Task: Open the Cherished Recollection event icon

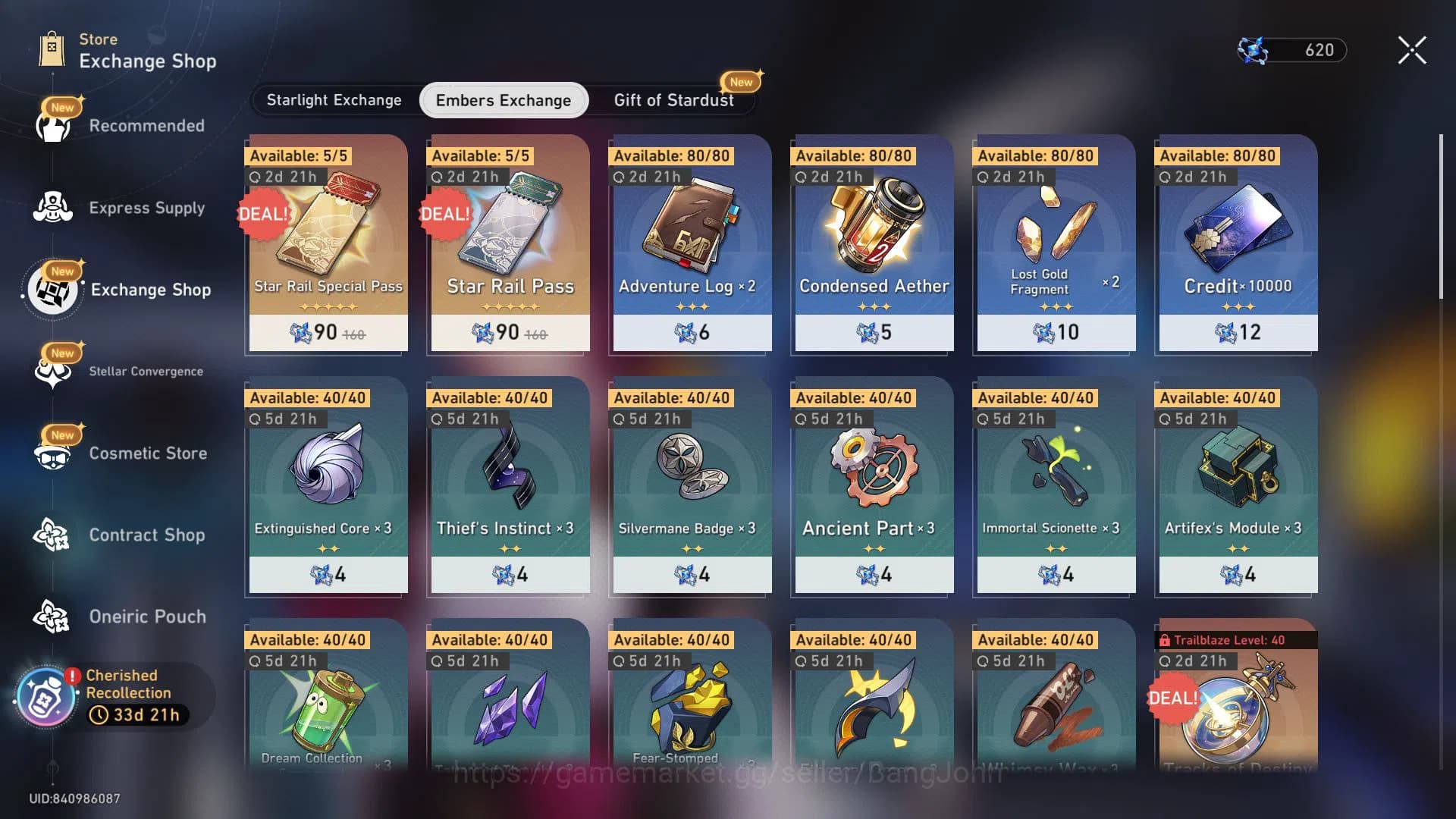Action: [45, 694]
